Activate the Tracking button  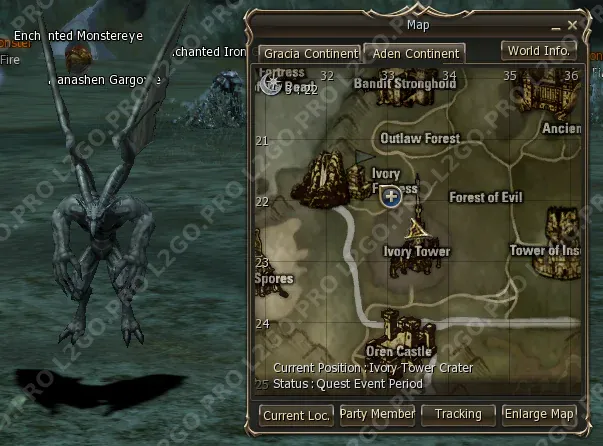pos(458,414)
